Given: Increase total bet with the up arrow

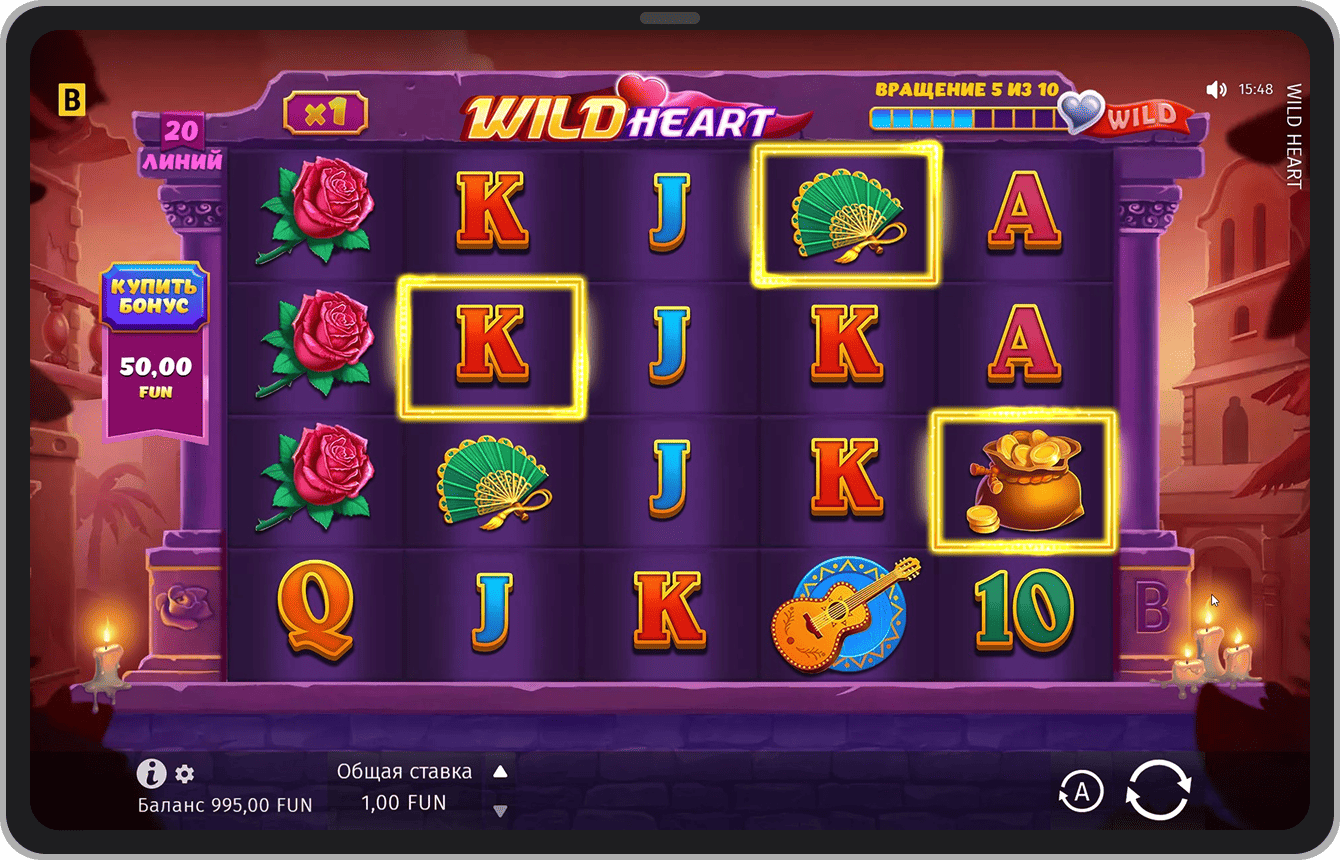Looking at the screenshot, I should tap(501, 772).
